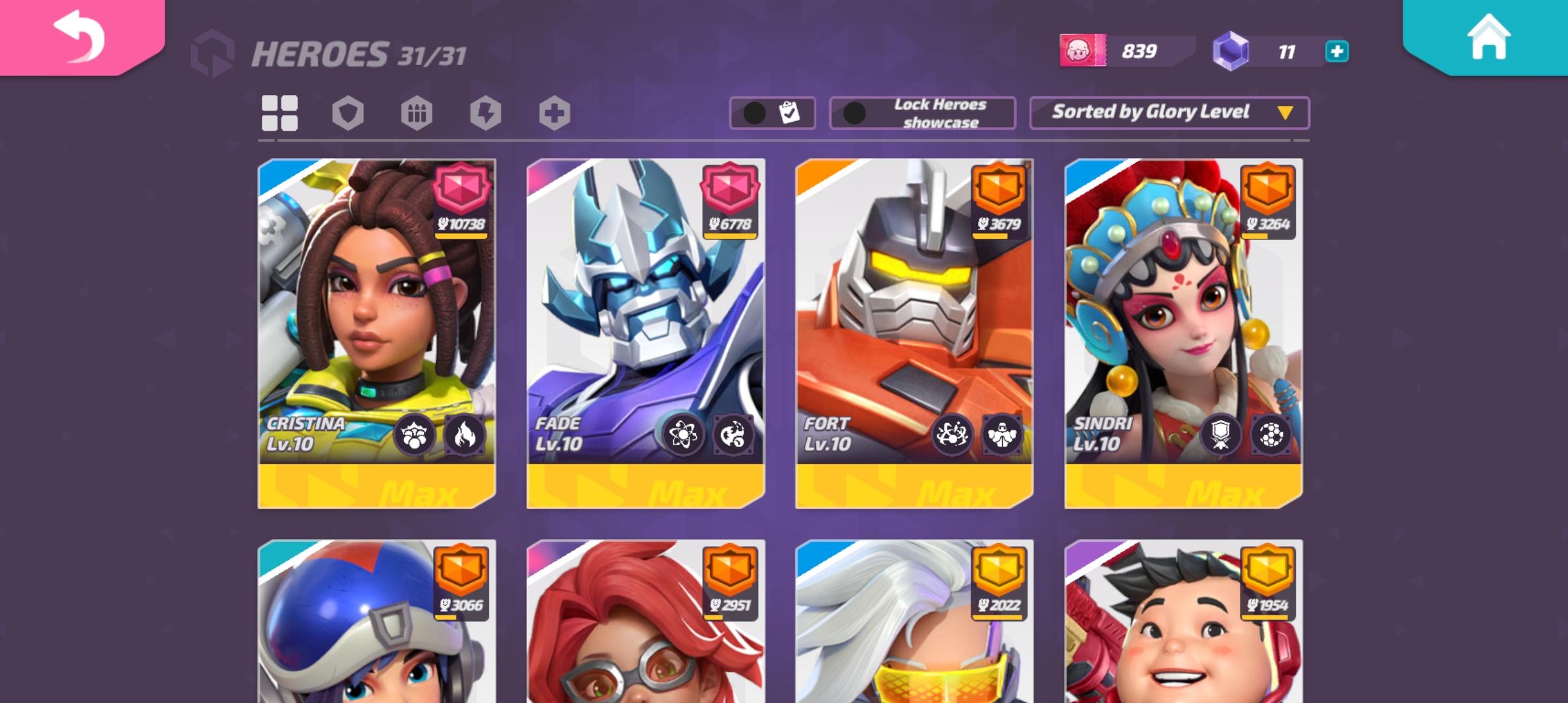This screenshot has height=703, width=1568.
Task: Select the ammo/marksman class filter icon
Action: coord(417,112)
